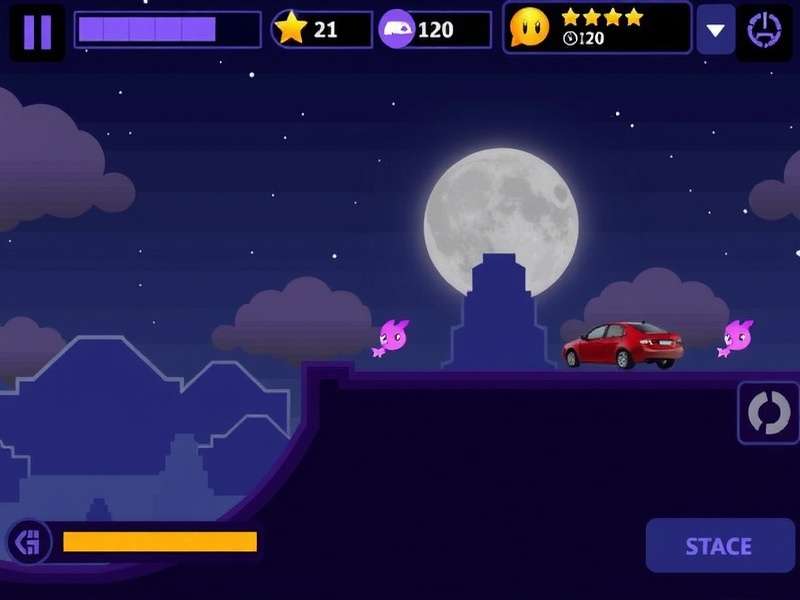Open the dropdown arrow menu
The width and height of the screenshot is (800, 600).
pos(715,30)
